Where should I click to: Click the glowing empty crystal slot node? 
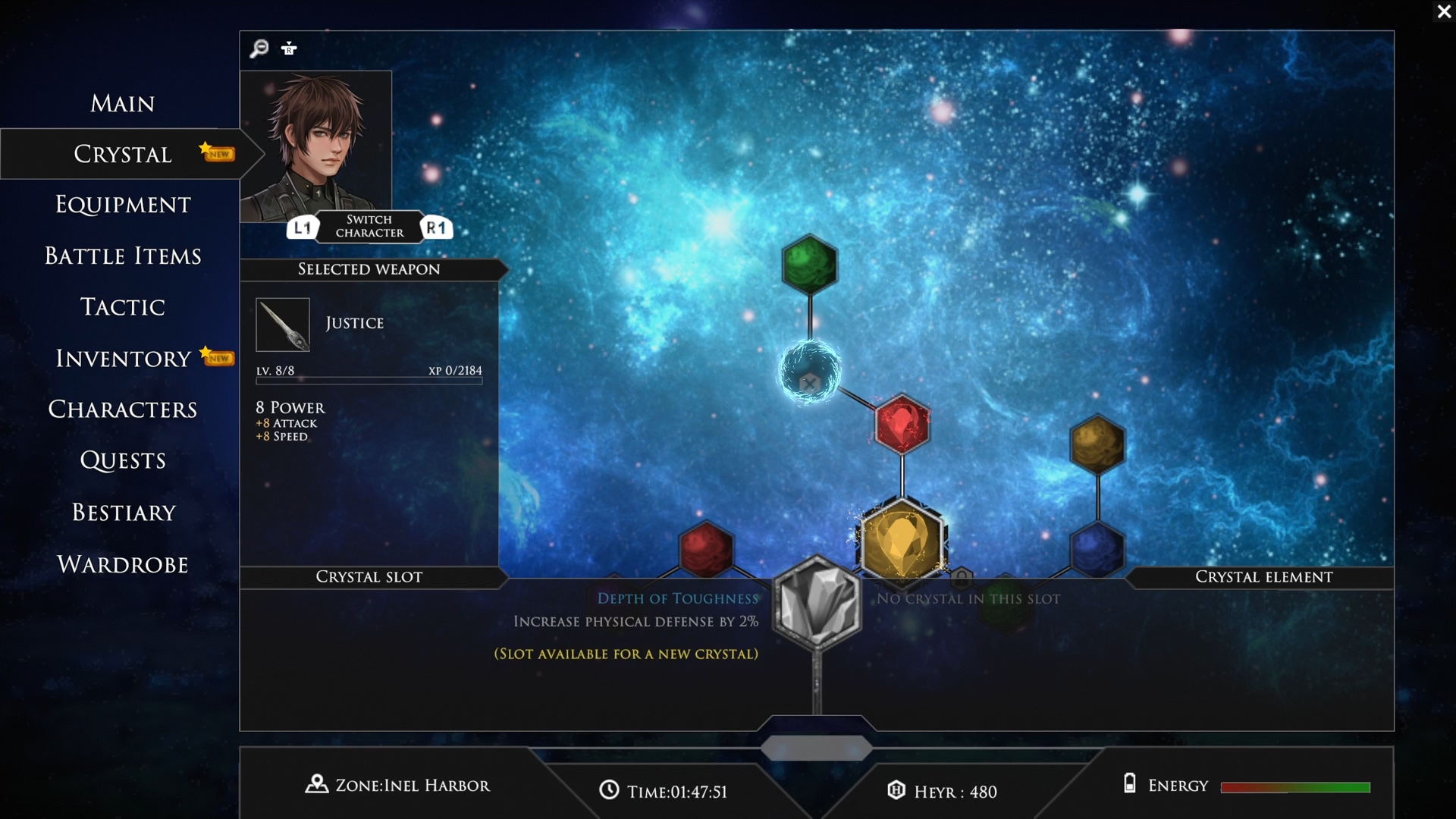(810, 371)
